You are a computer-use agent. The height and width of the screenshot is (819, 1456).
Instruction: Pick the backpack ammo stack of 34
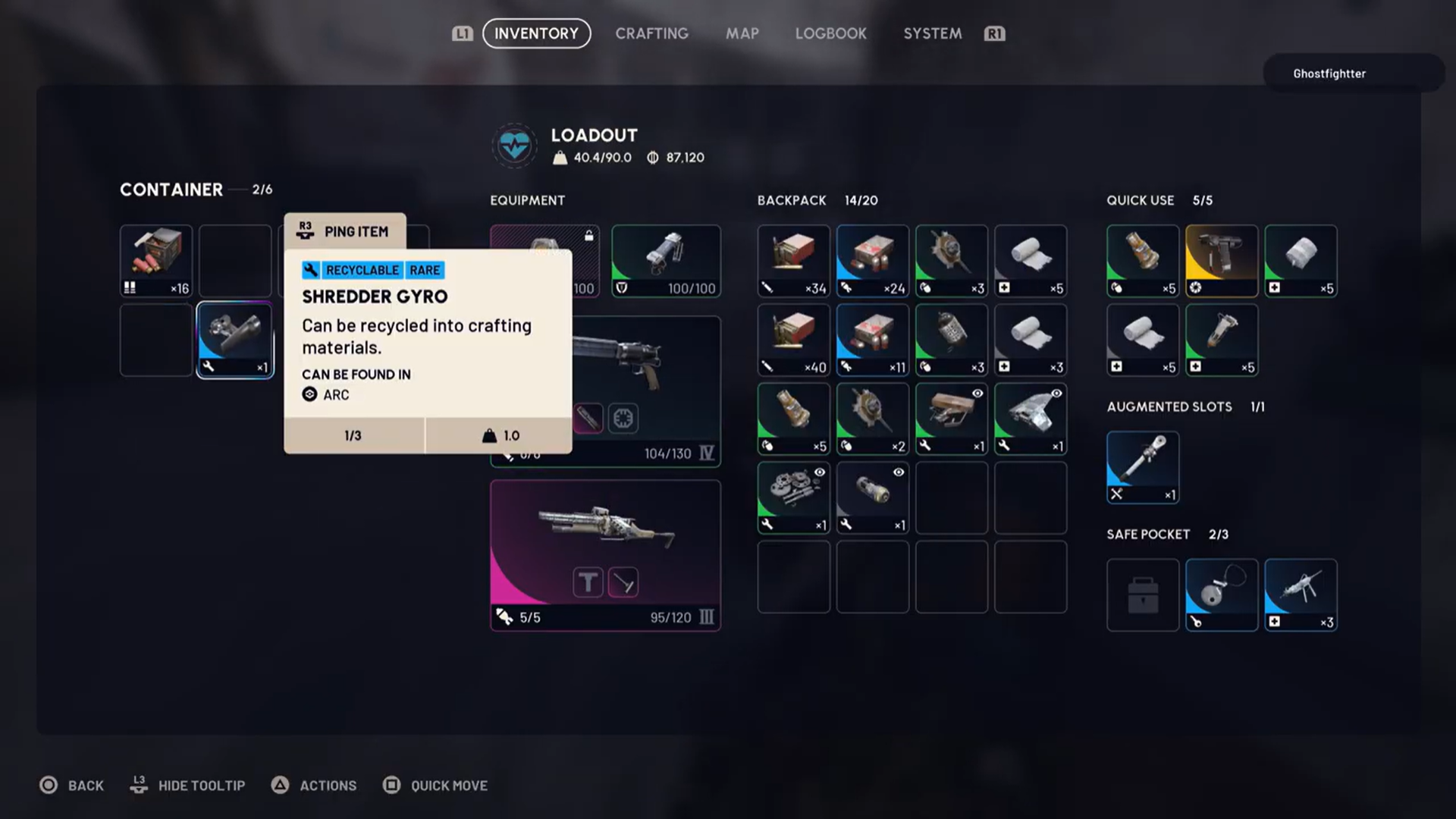(793, 260)
